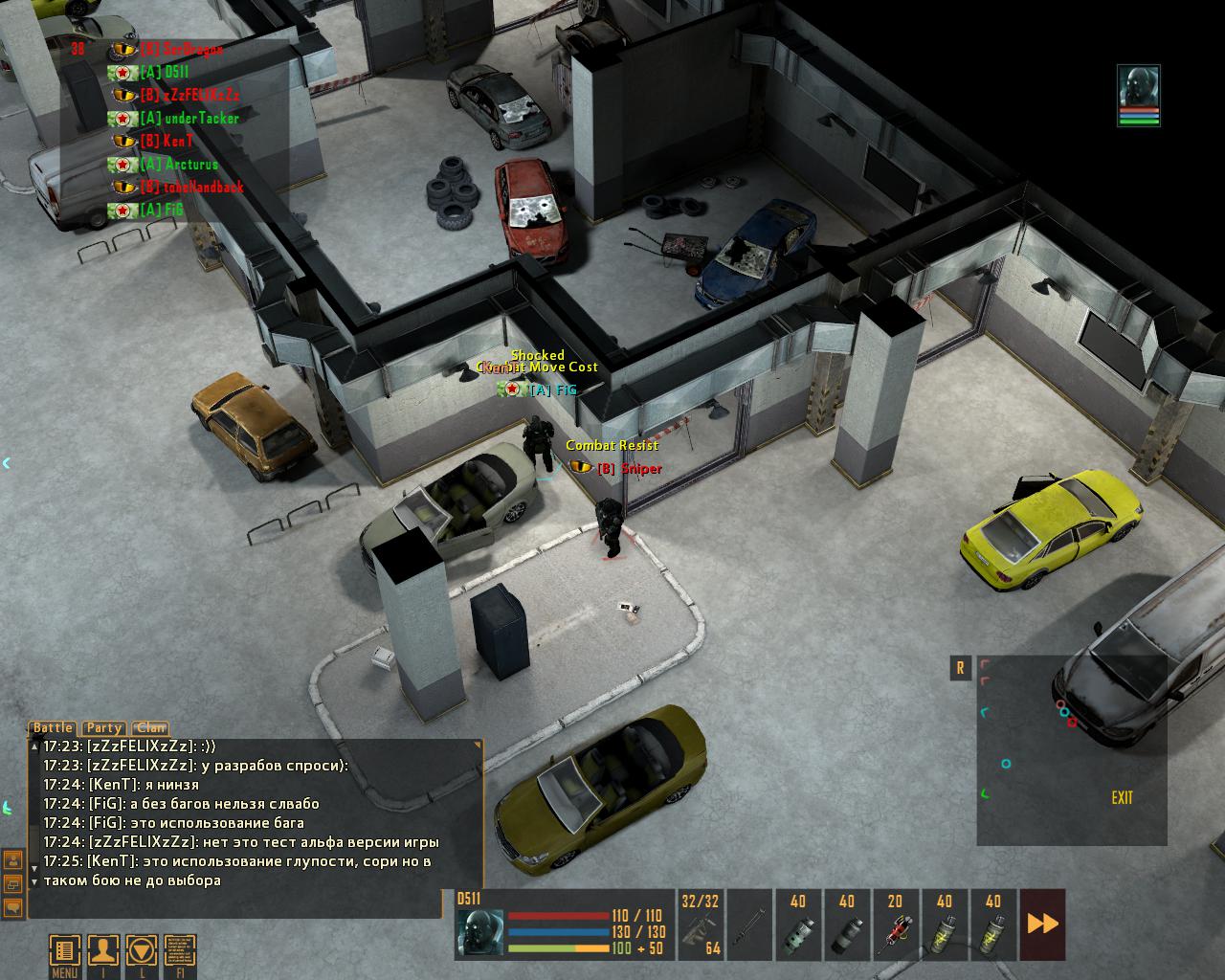This screenshot has width=1225, height=980.
Task: Select KenT in the player list
Action: tap(178, 141)
